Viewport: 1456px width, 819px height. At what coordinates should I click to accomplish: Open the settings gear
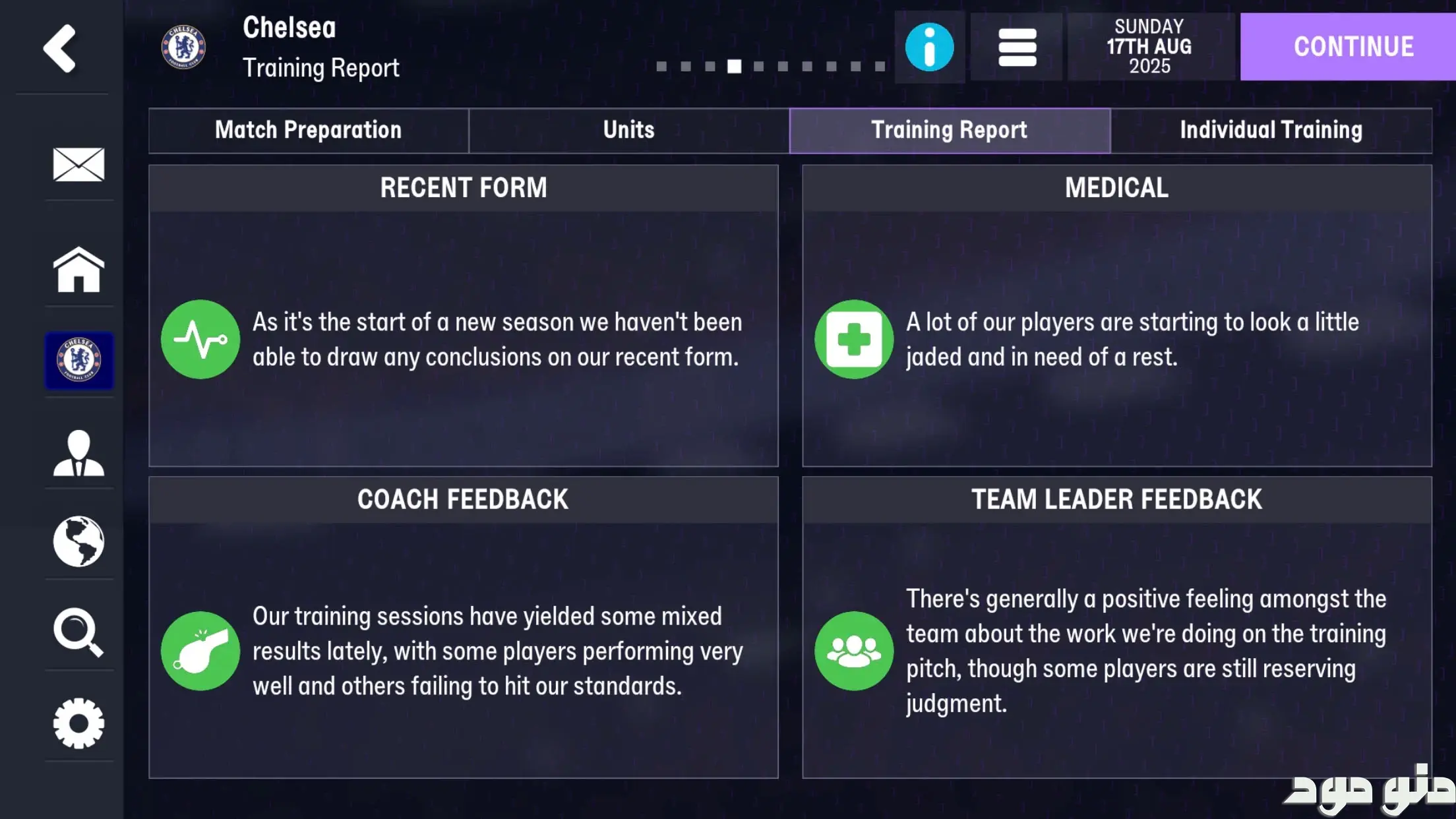(x=78, y=723)
